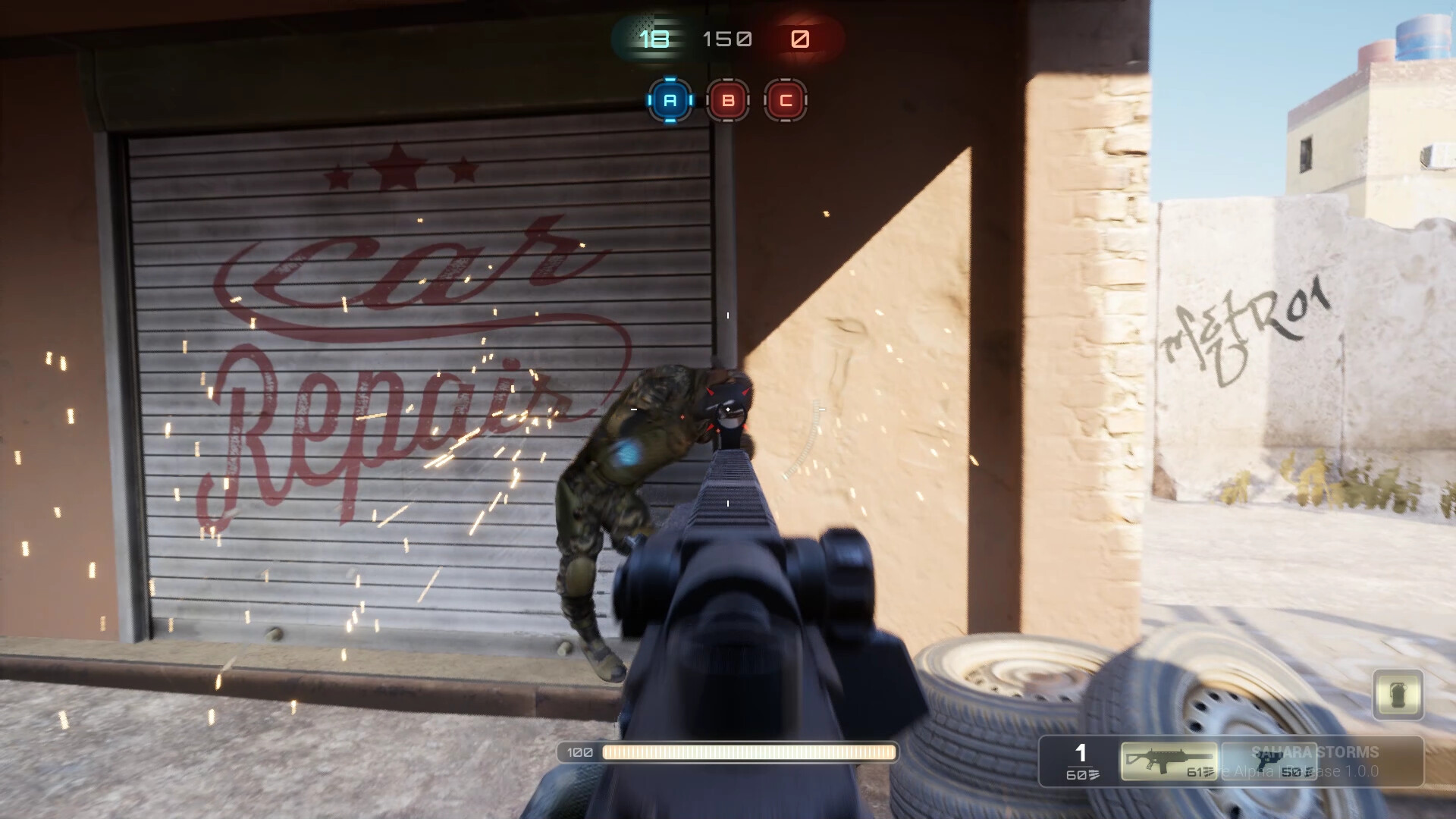Select the weapon slot numbered 1

tap(1080, 754)
